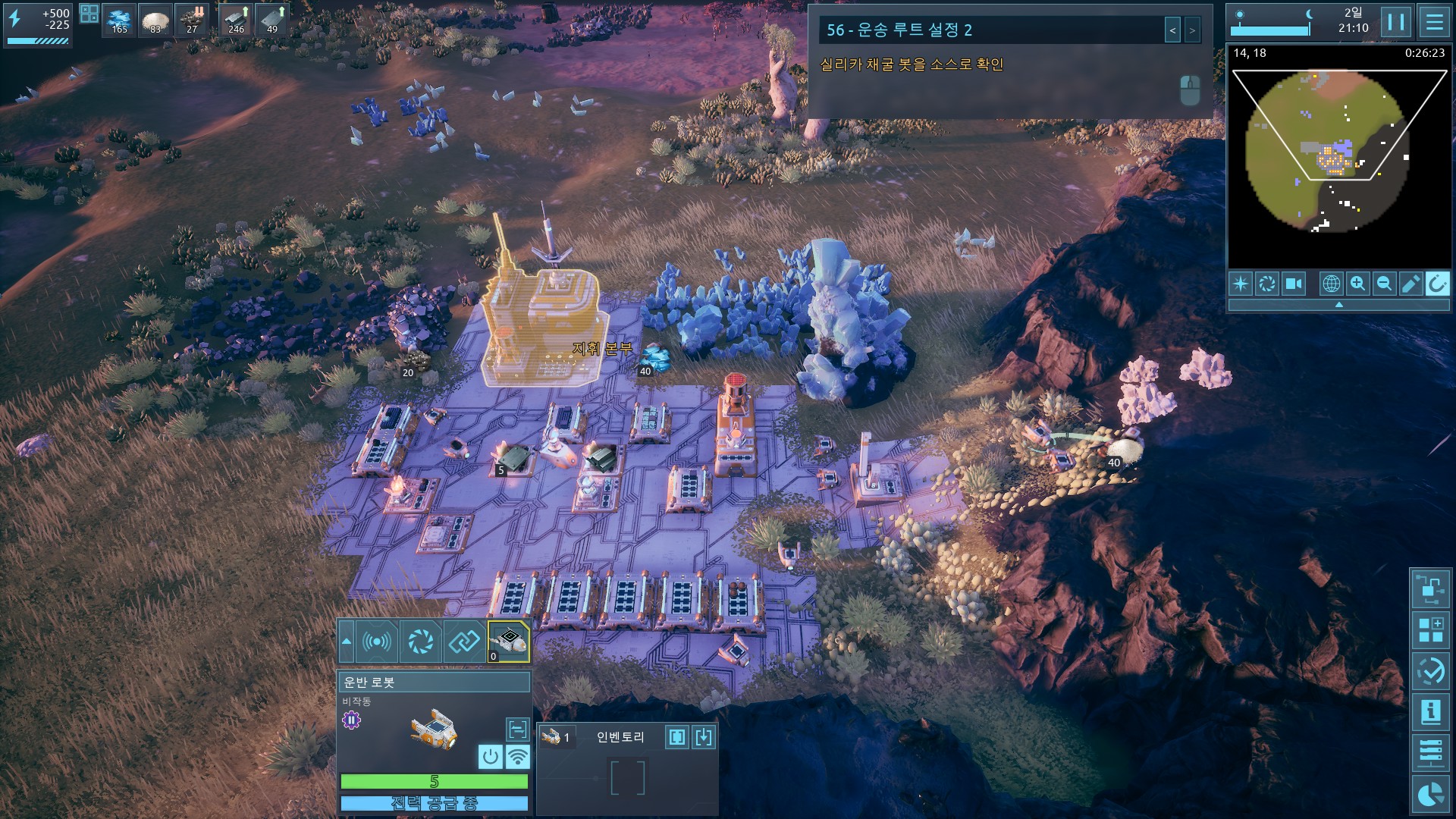
Task: Open the chain link category button
Action: click(x=464, y=642)
